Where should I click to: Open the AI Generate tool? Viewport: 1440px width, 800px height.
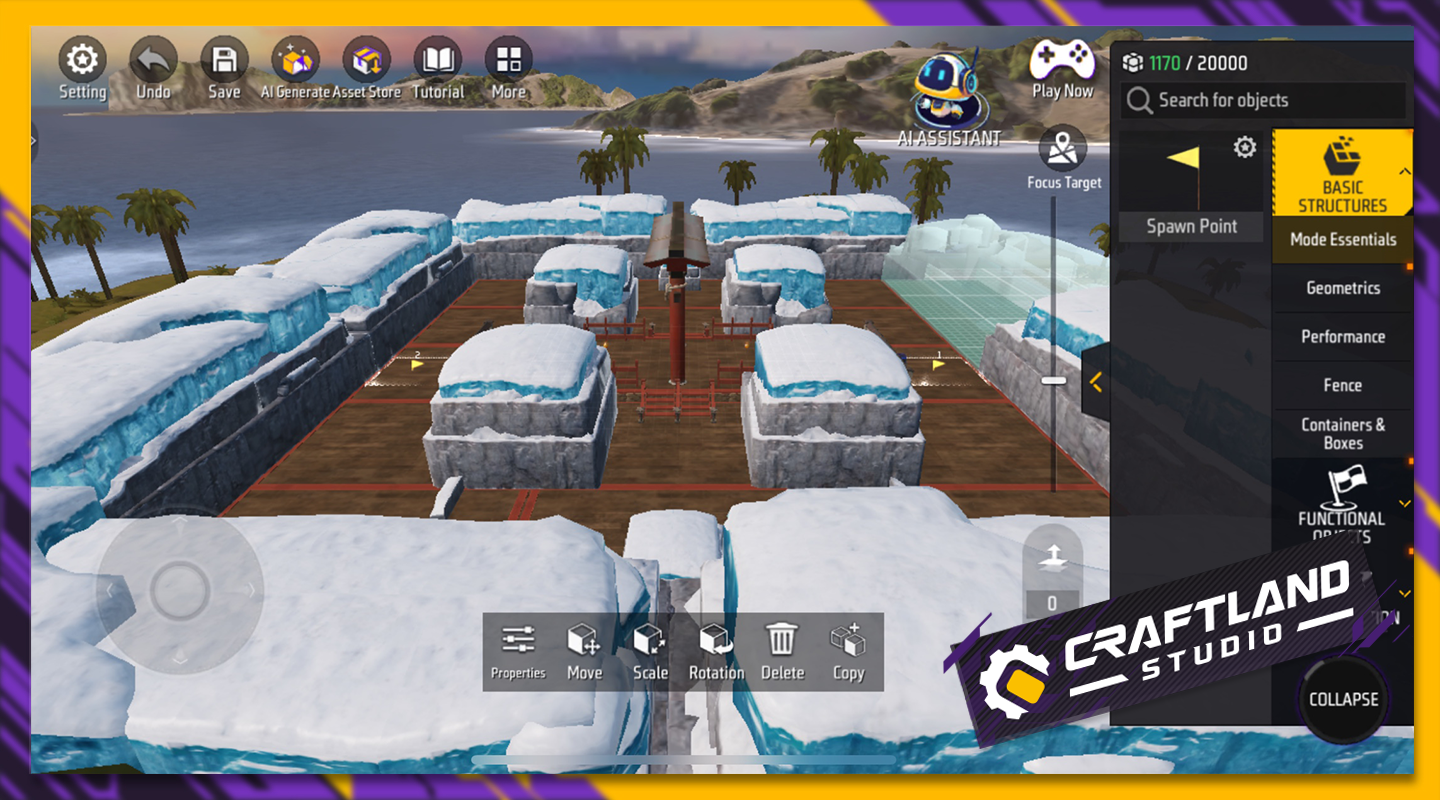(x=295, y=68)
